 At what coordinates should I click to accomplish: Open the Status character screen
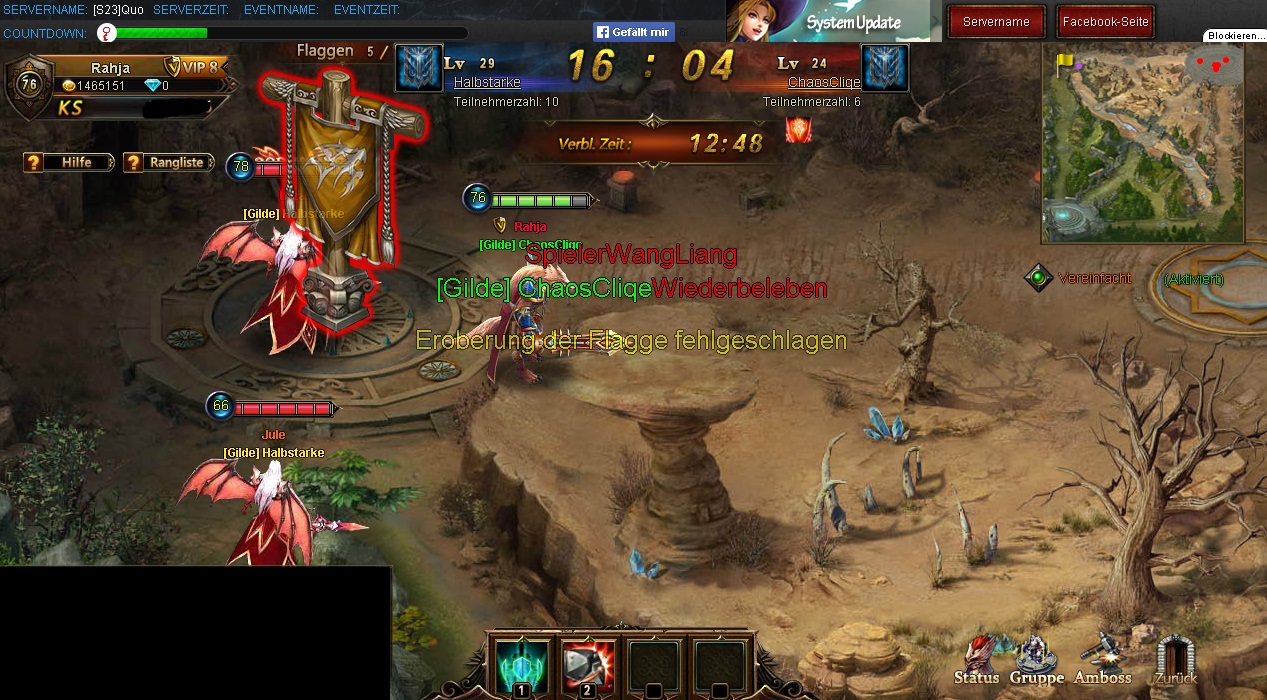[x=977, y=661]
